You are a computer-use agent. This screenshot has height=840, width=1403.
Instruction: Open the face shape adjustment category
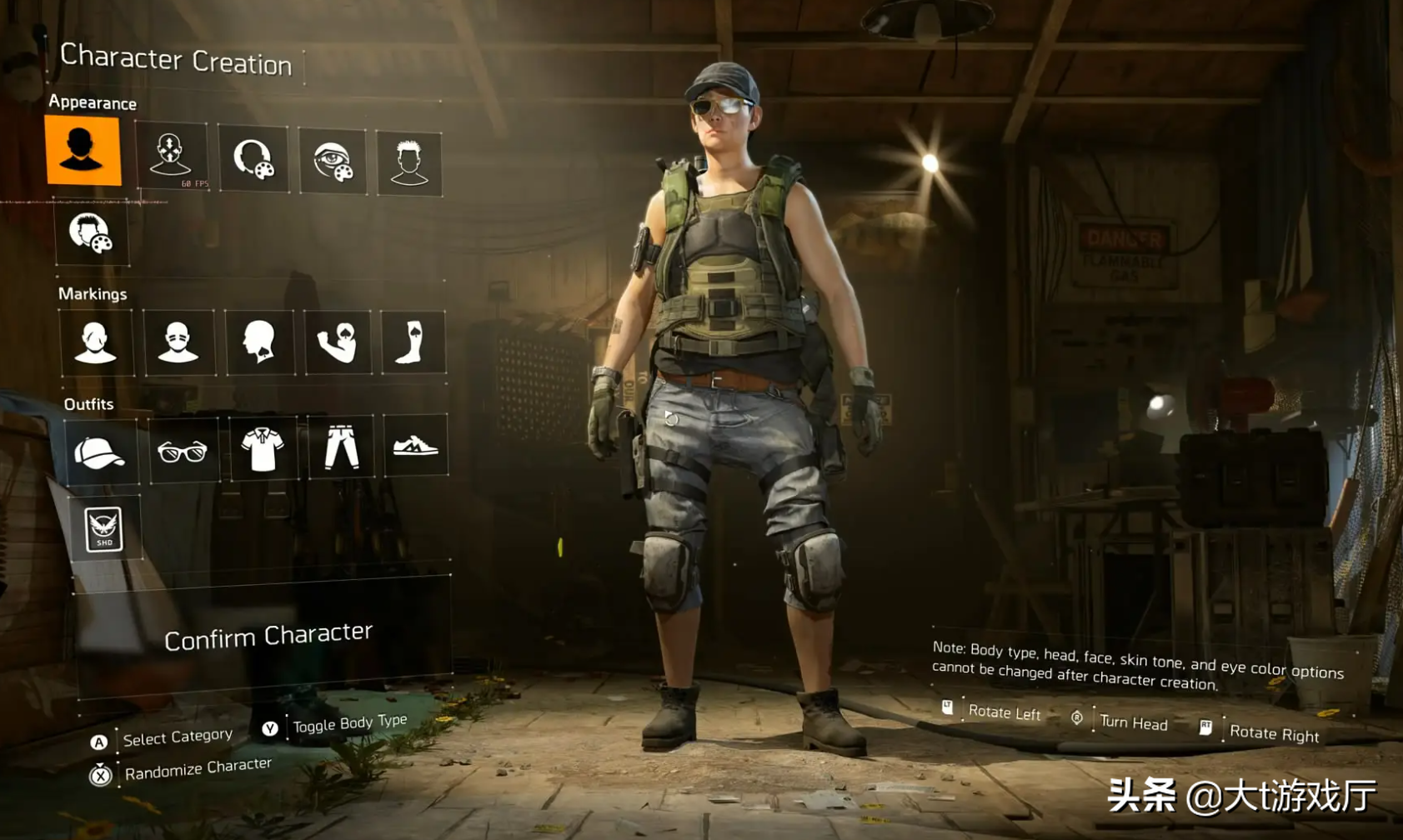[x=171, y=156]
